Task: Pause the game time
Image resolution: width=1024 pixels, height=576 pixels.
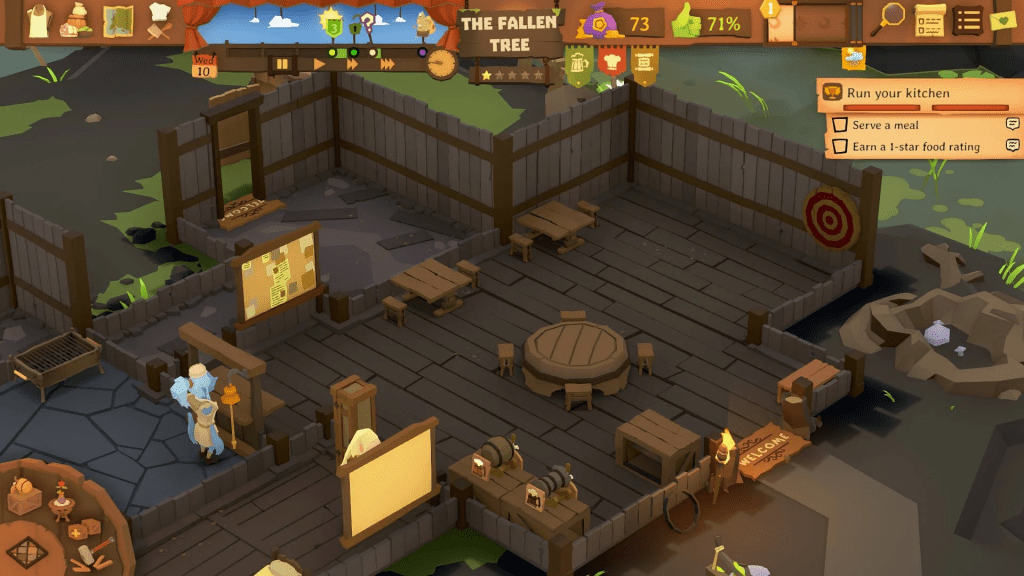Action: click(x=283, y=64)
